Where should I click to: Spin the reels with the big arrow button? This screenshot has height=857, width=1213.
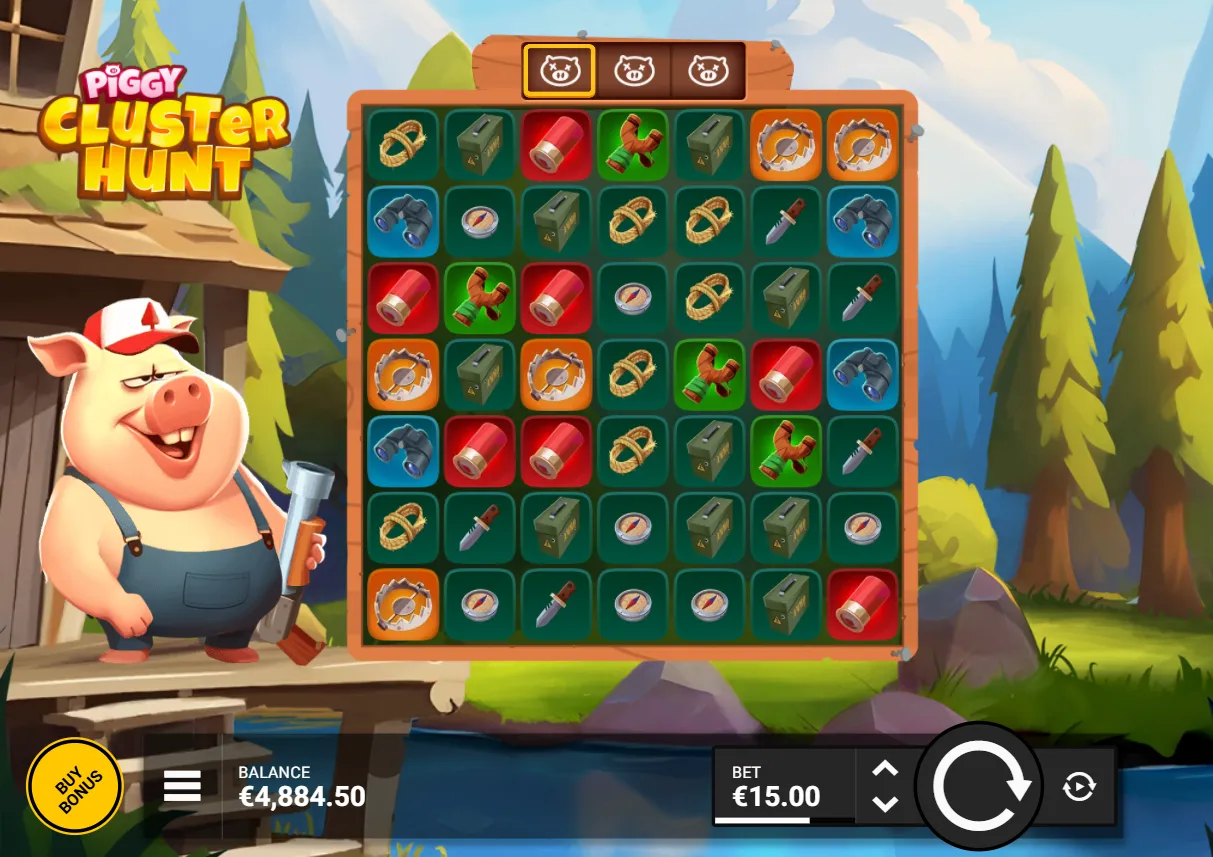pos(980,786)
